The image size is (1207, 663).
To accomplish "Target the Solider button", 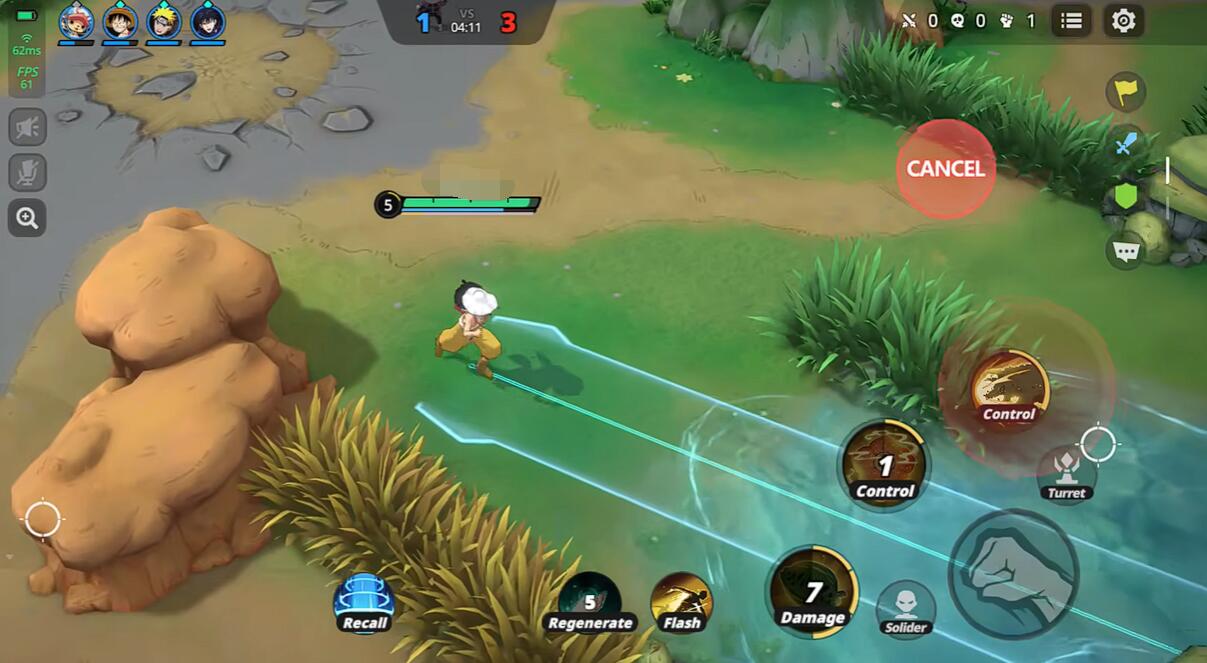I will [x=906, y=607].
